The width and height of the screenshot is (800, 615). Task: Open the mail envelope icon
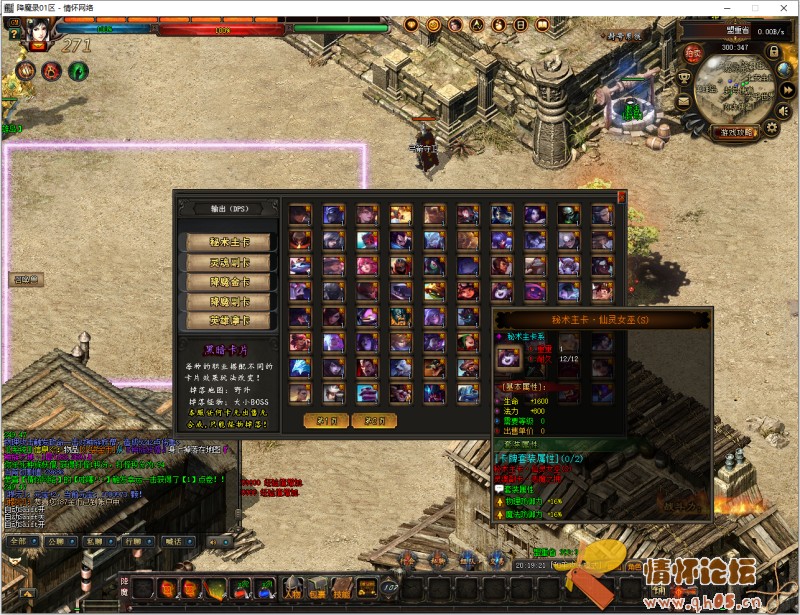point(684,100)
